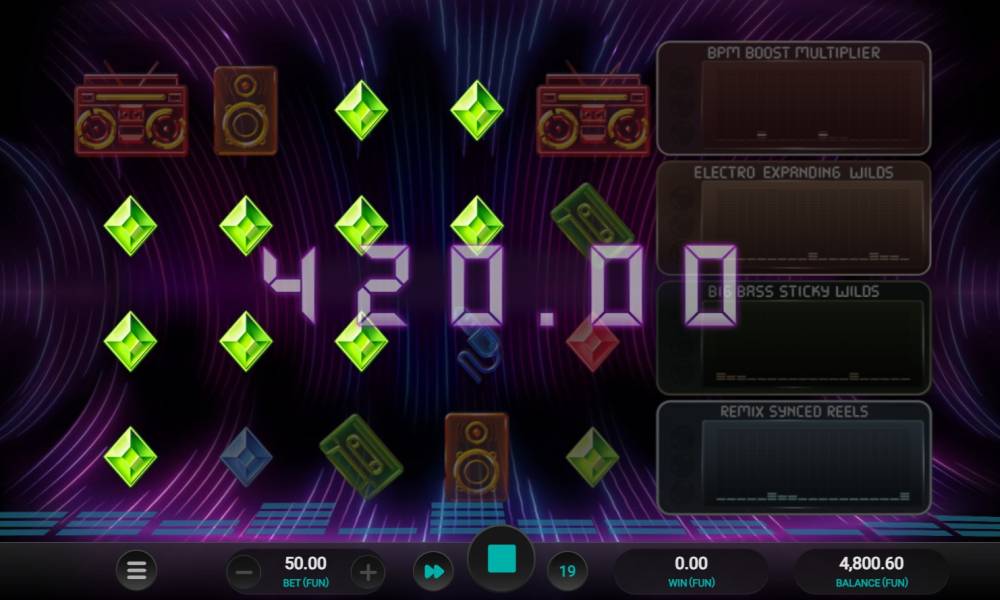This screenshot has height=600, width=1000.
Task: Open the hamburger menu
Action: 136,572
